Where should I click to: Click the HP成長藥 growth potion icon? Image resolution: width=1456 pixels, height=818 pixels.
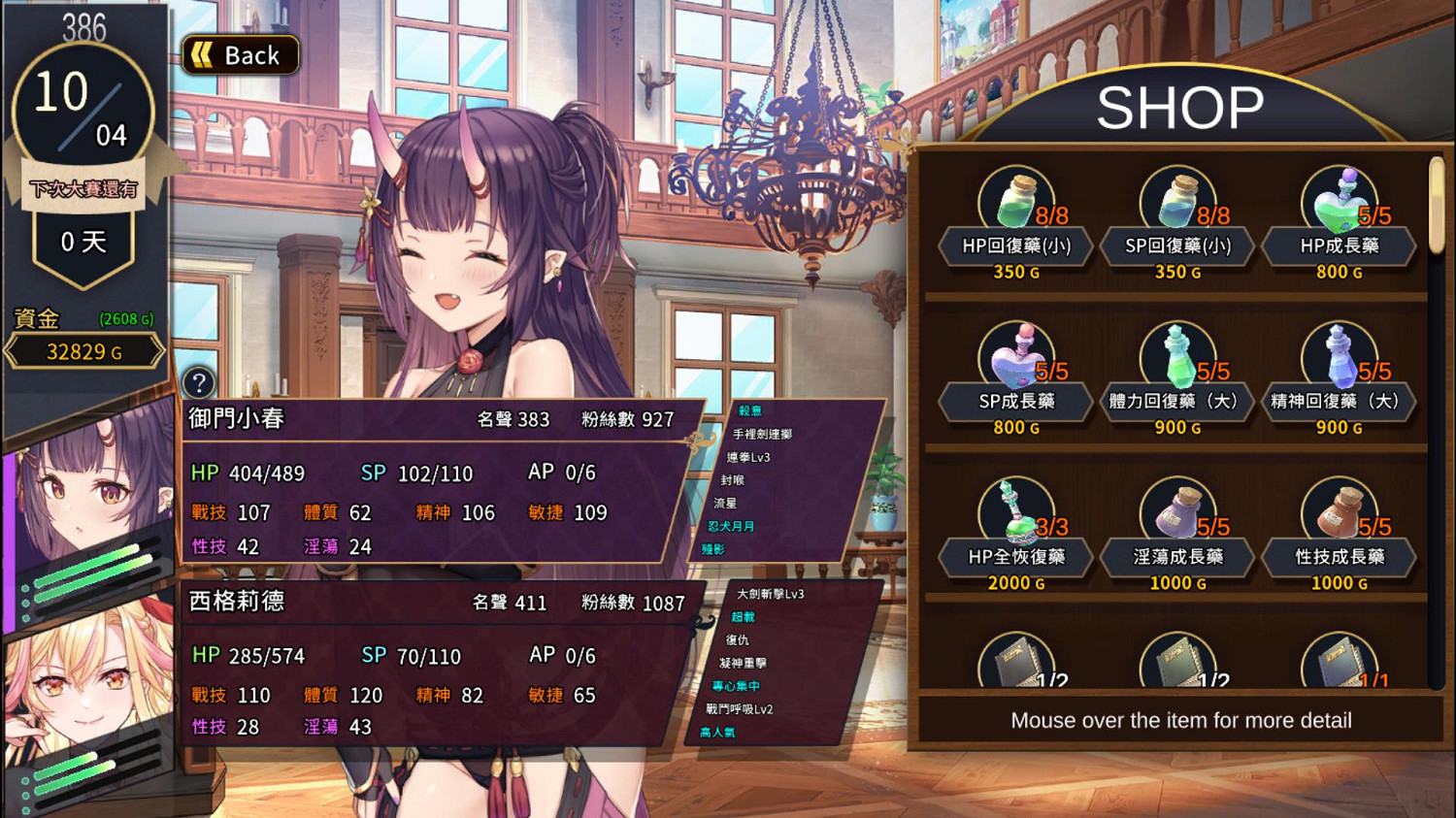coord(1339,199)
